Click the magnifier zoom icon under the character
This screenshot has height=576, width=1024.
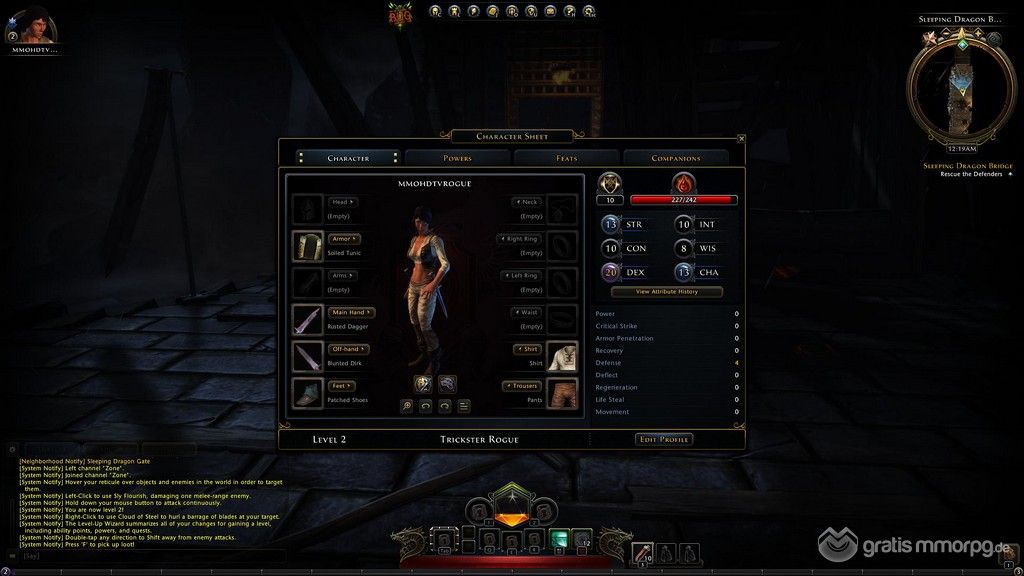407,406
